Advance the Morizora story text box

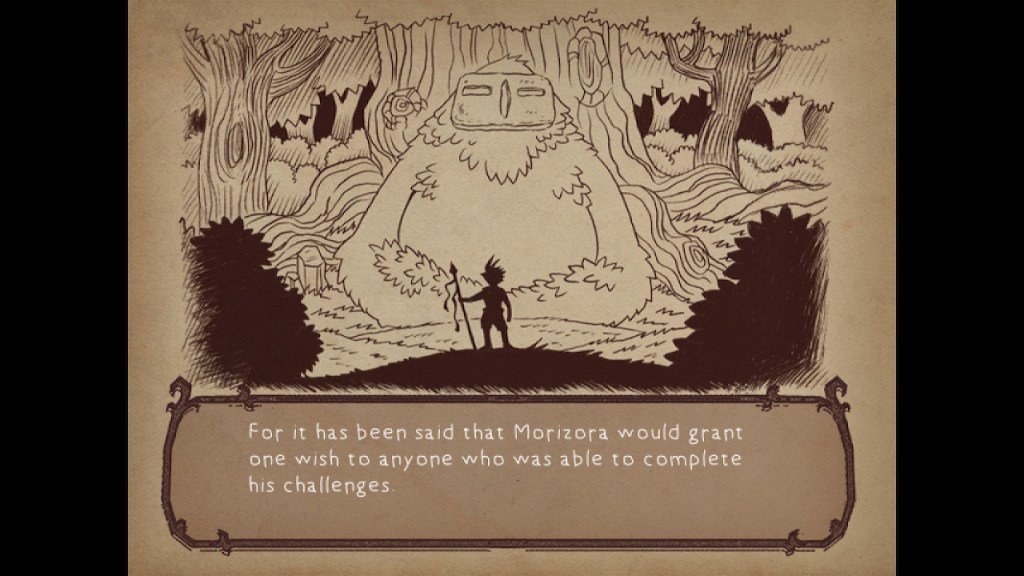(x=511, y=463)
